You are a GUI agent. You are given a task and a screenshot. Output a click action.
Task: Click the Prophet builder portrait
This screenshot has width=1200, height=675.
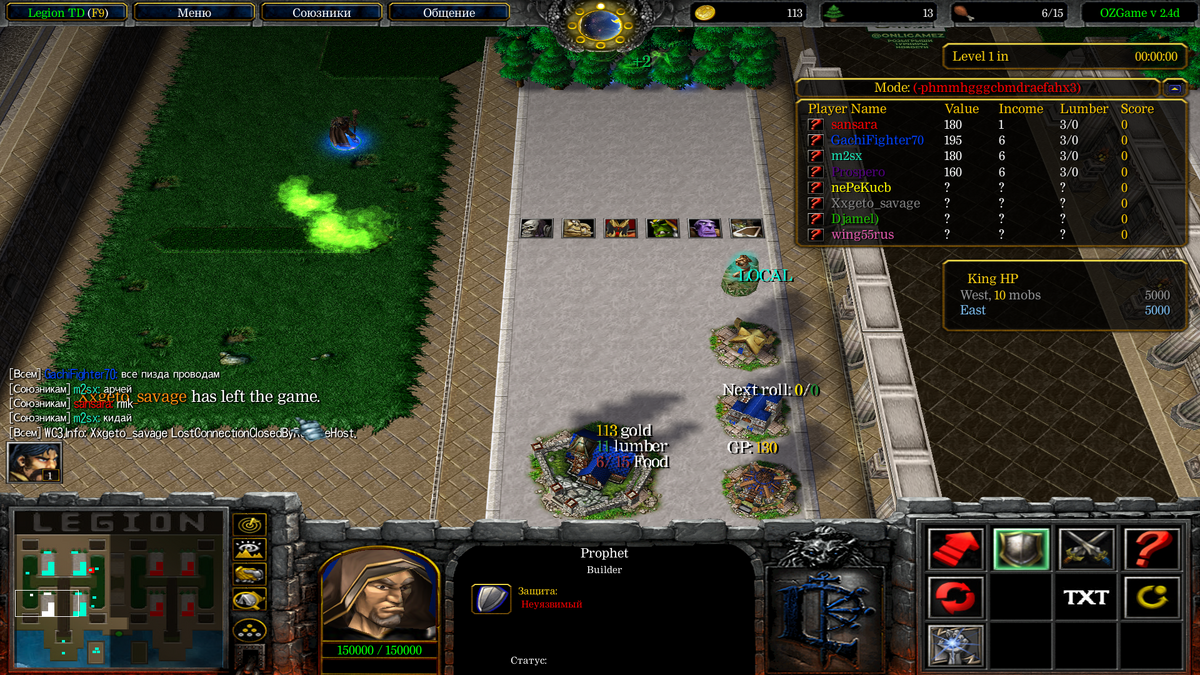pos(379,594)
